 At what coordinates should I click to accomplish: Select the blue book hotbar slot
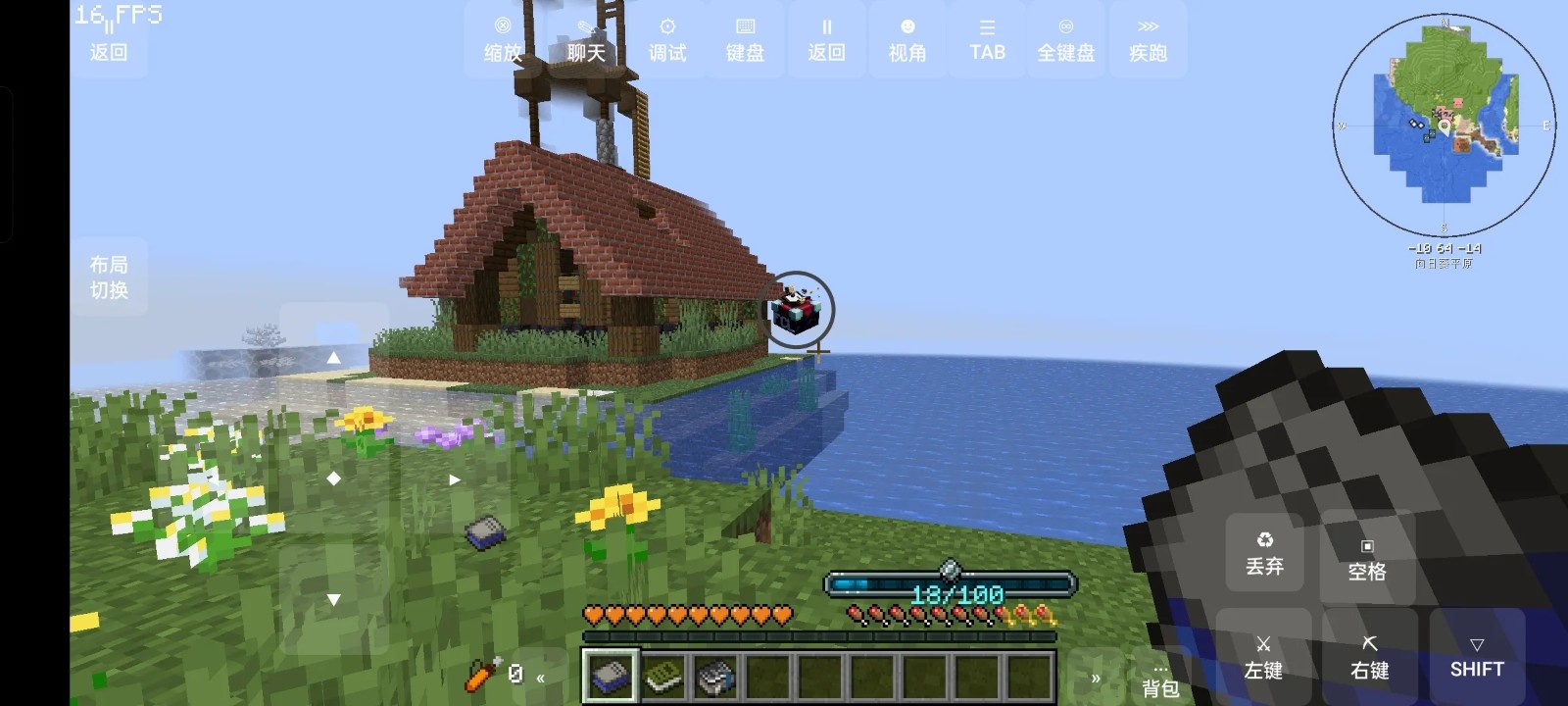click(611, 676)
